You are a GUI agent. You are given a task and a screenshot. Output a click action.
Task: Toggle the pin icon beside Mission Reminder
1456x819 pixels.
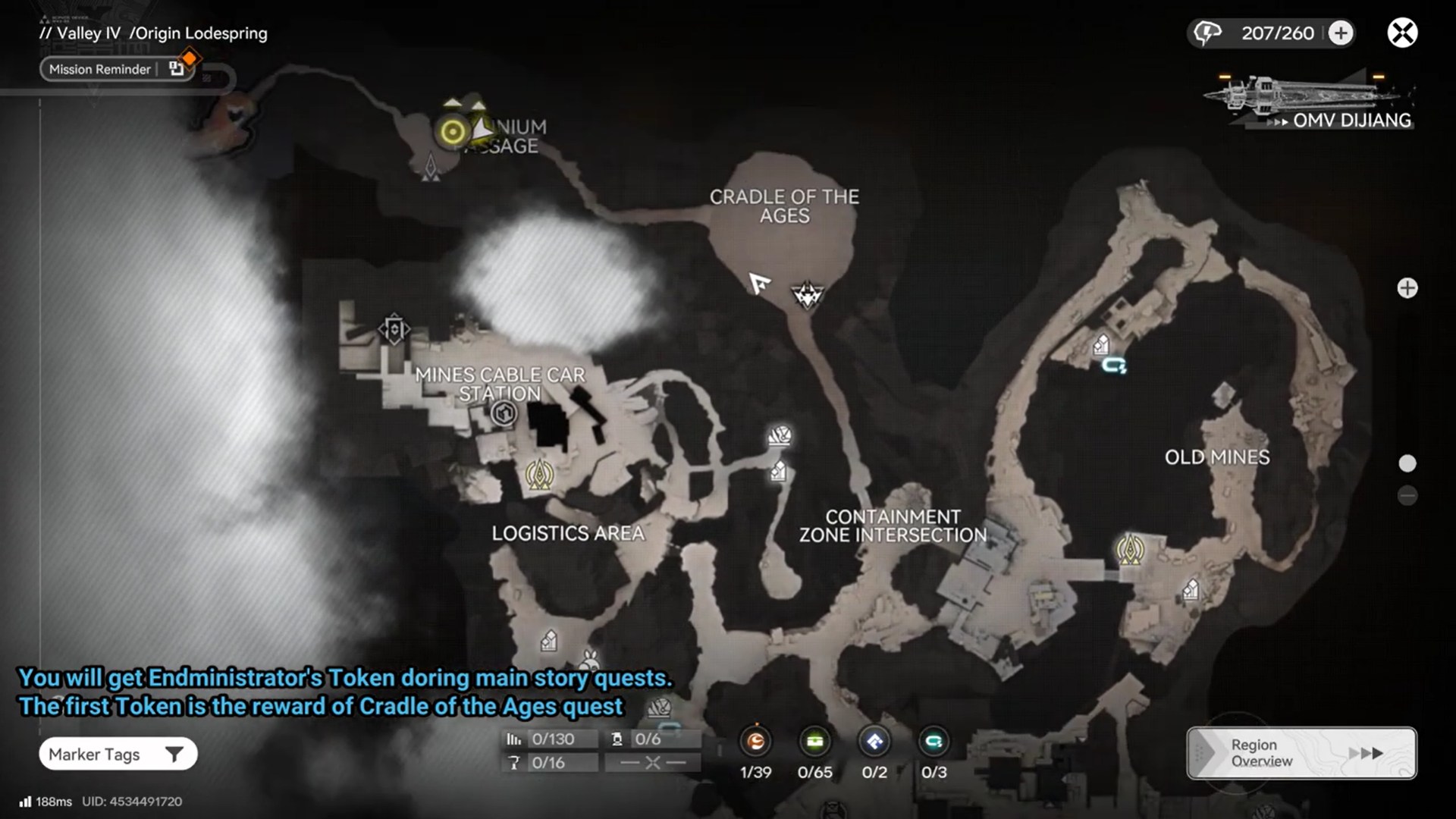tap(177, 68)
